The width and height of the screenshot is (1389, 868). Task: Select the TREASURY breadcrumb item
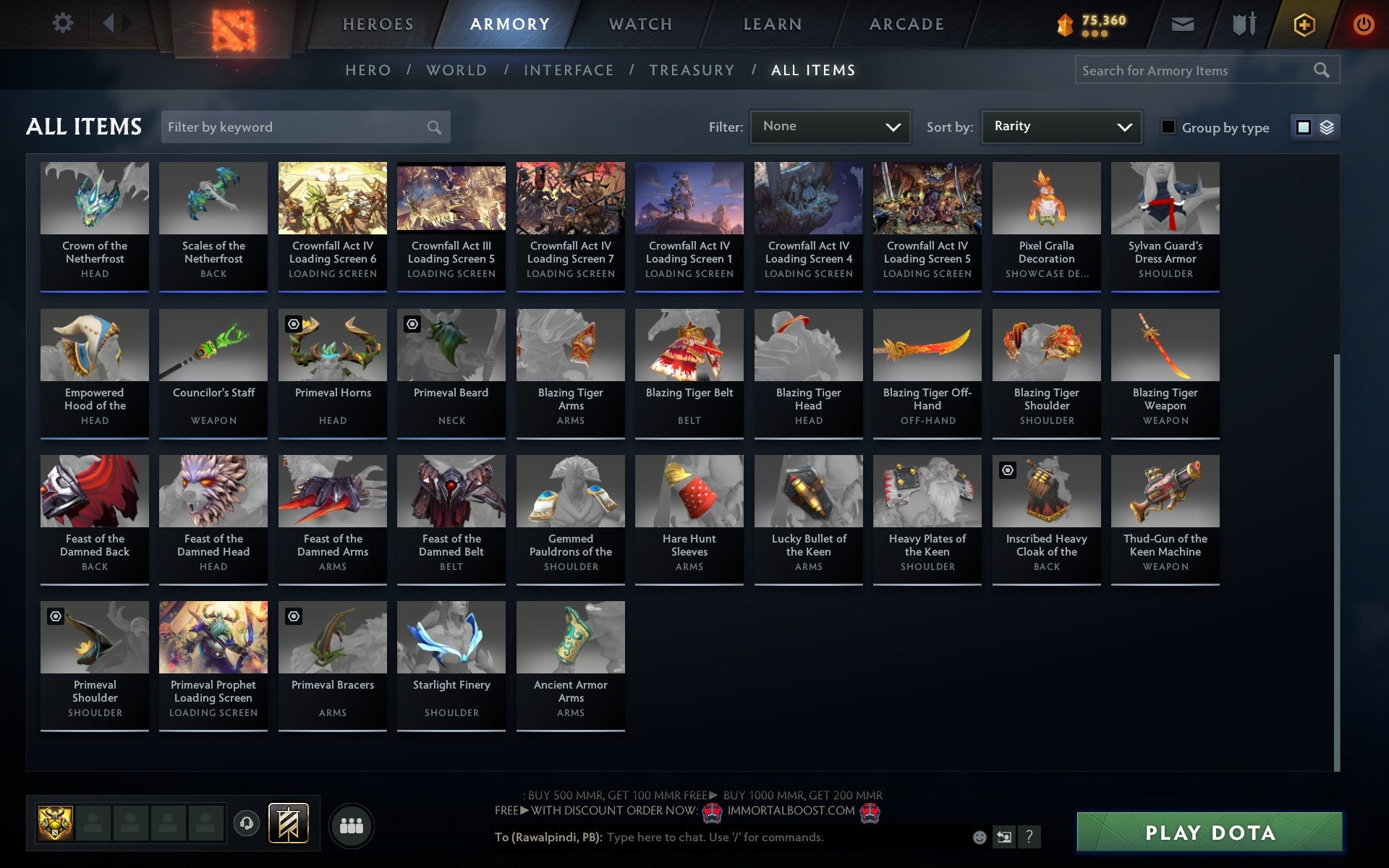pyautogui.click(x=692, y=69)
